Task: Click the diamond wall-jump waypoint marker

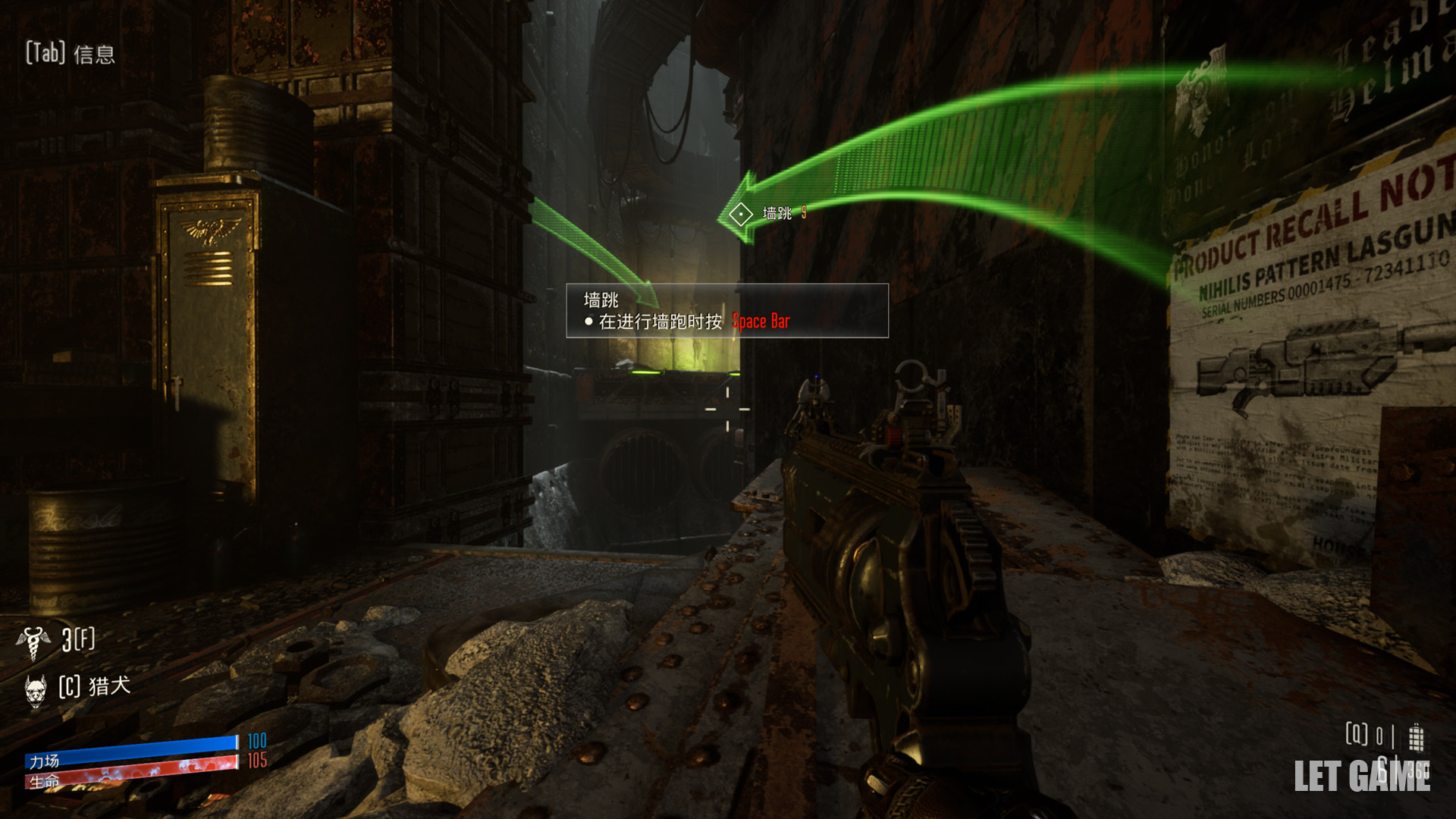Action: 740,215
